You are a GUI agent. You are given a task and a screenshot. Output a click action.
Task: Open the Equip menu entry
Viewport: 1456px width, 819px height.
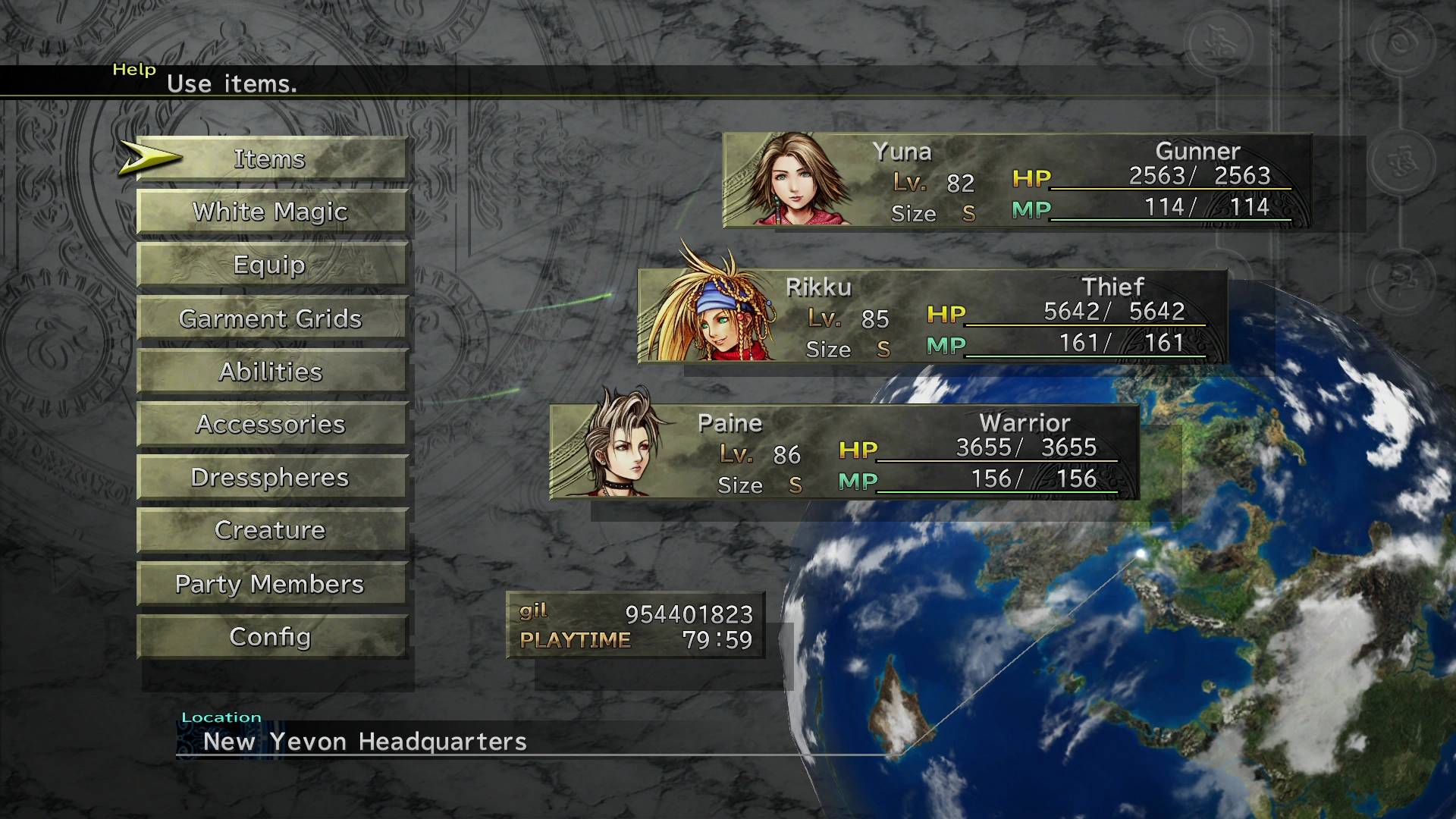coord(271,265)
